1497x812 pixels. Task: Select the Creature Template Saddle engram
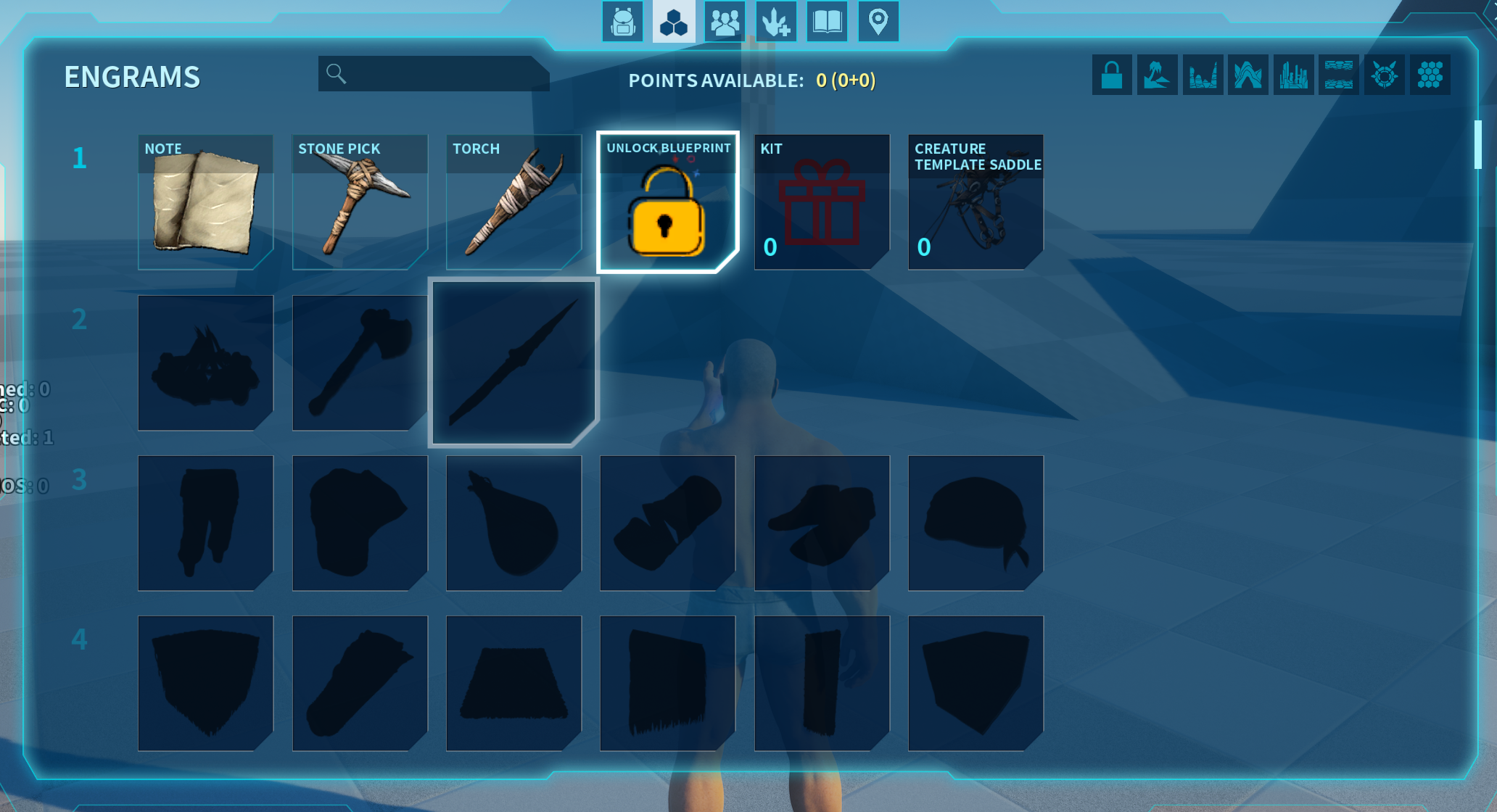click(976, 202)
